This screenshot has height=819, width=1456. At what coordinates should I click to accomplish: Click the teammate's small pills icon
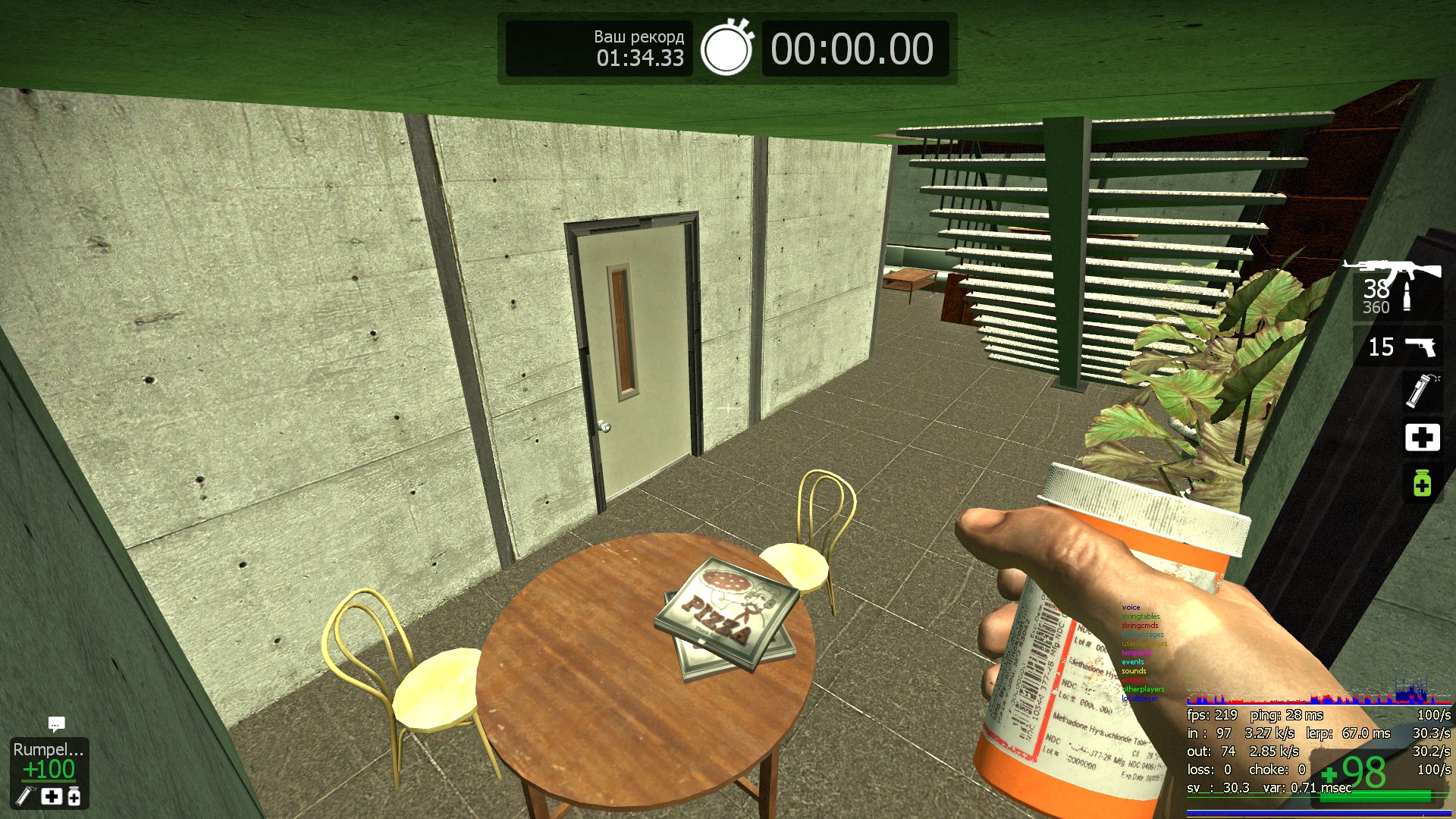[74, 795]
